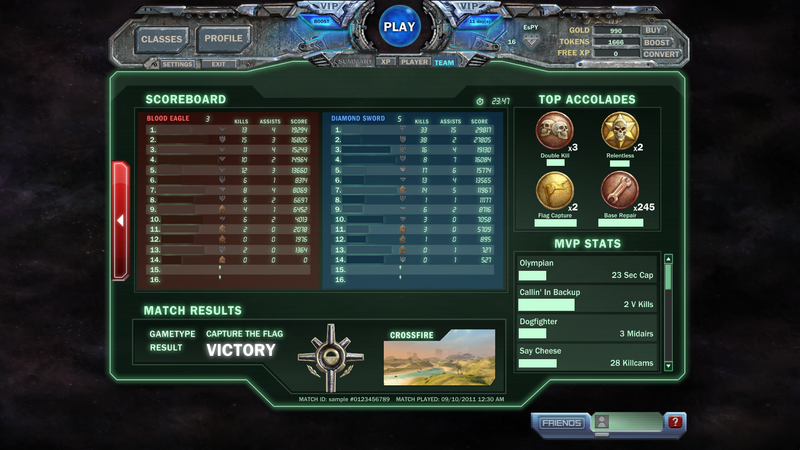The height and width of the screenshot is (450, 800).
Task: Buy gold with the BUY button
Action: (655, 31)
